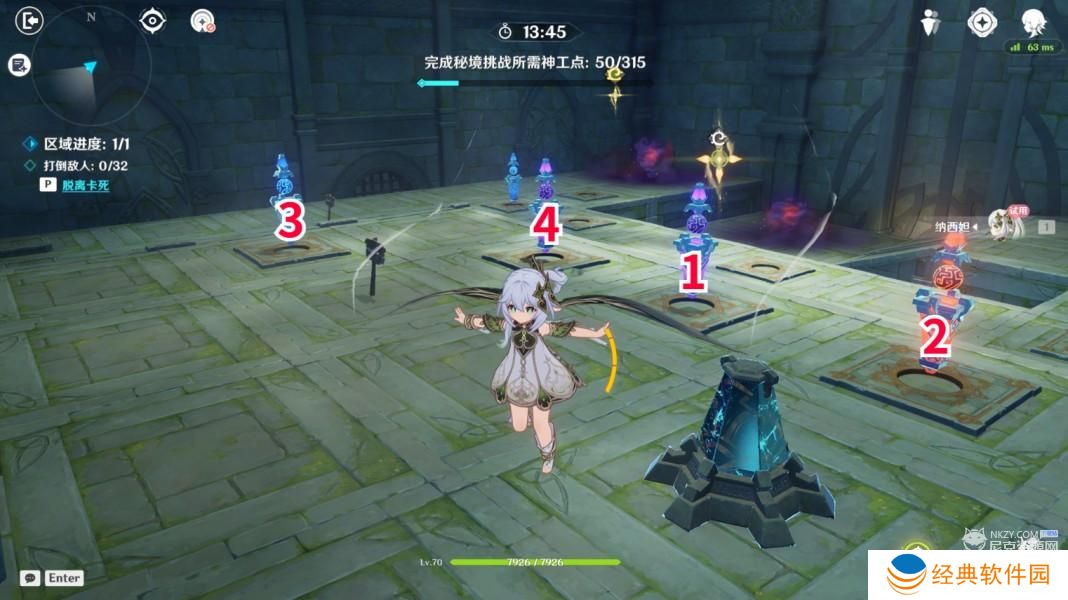Open the note page icon beside minimap
Image resolution: width=1068 pixels, height=600 pixels.
pos(18,65)
